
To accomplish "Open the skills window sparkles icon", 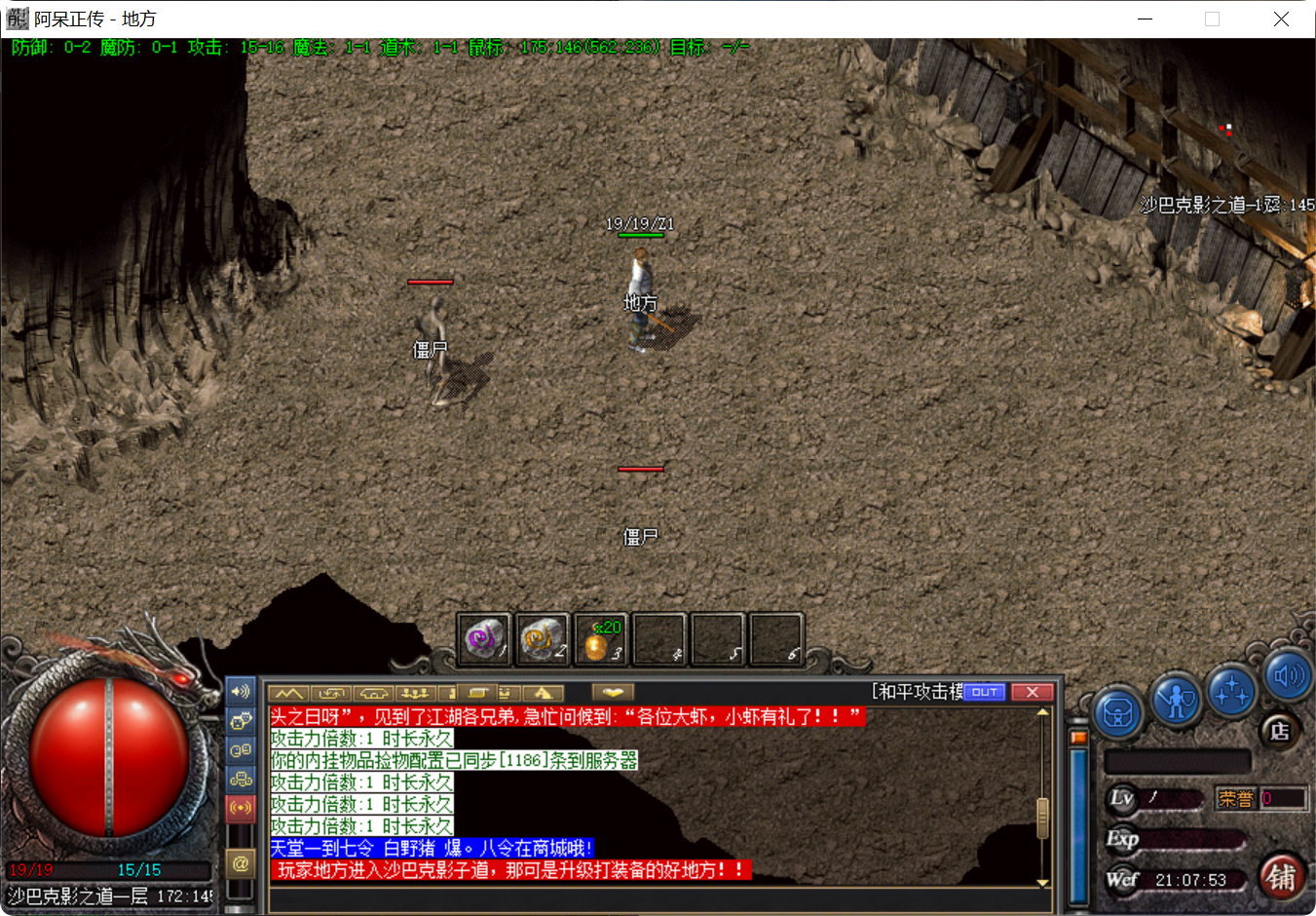I will coord(1230,694).
